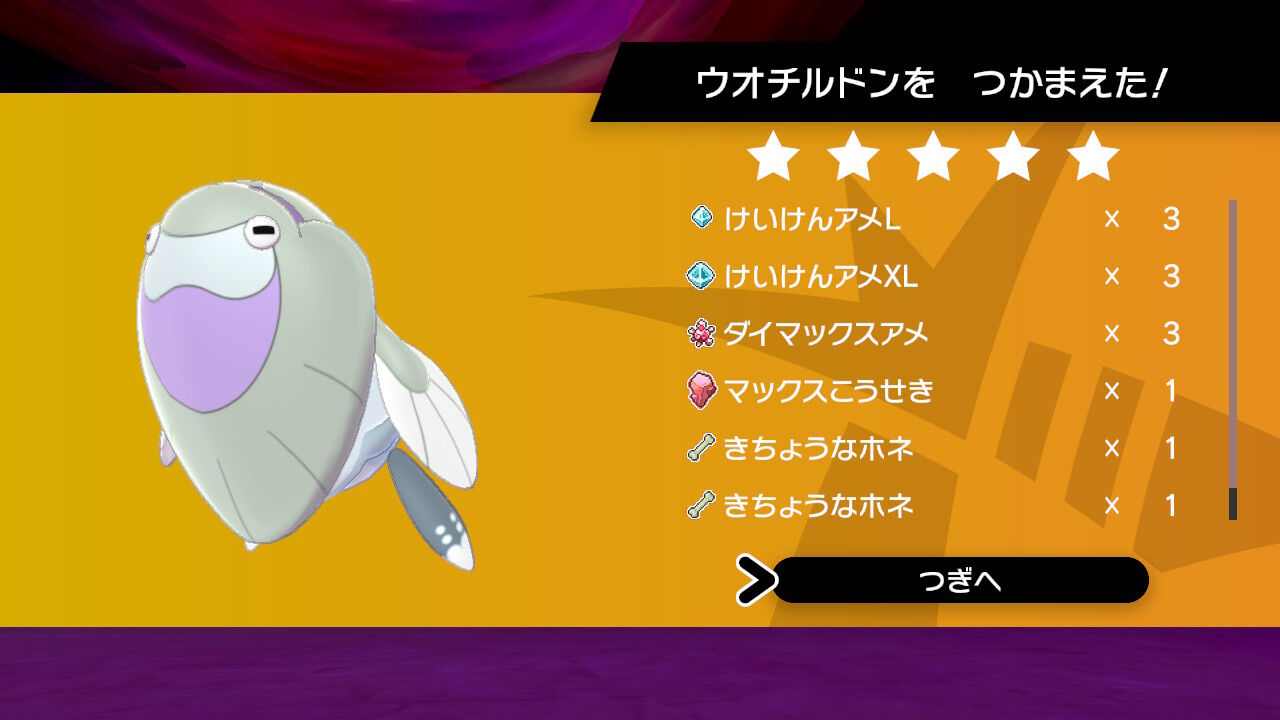Select the けいけんアメXL candy icon
The image size is (1280, 720).
pos(703,275)
